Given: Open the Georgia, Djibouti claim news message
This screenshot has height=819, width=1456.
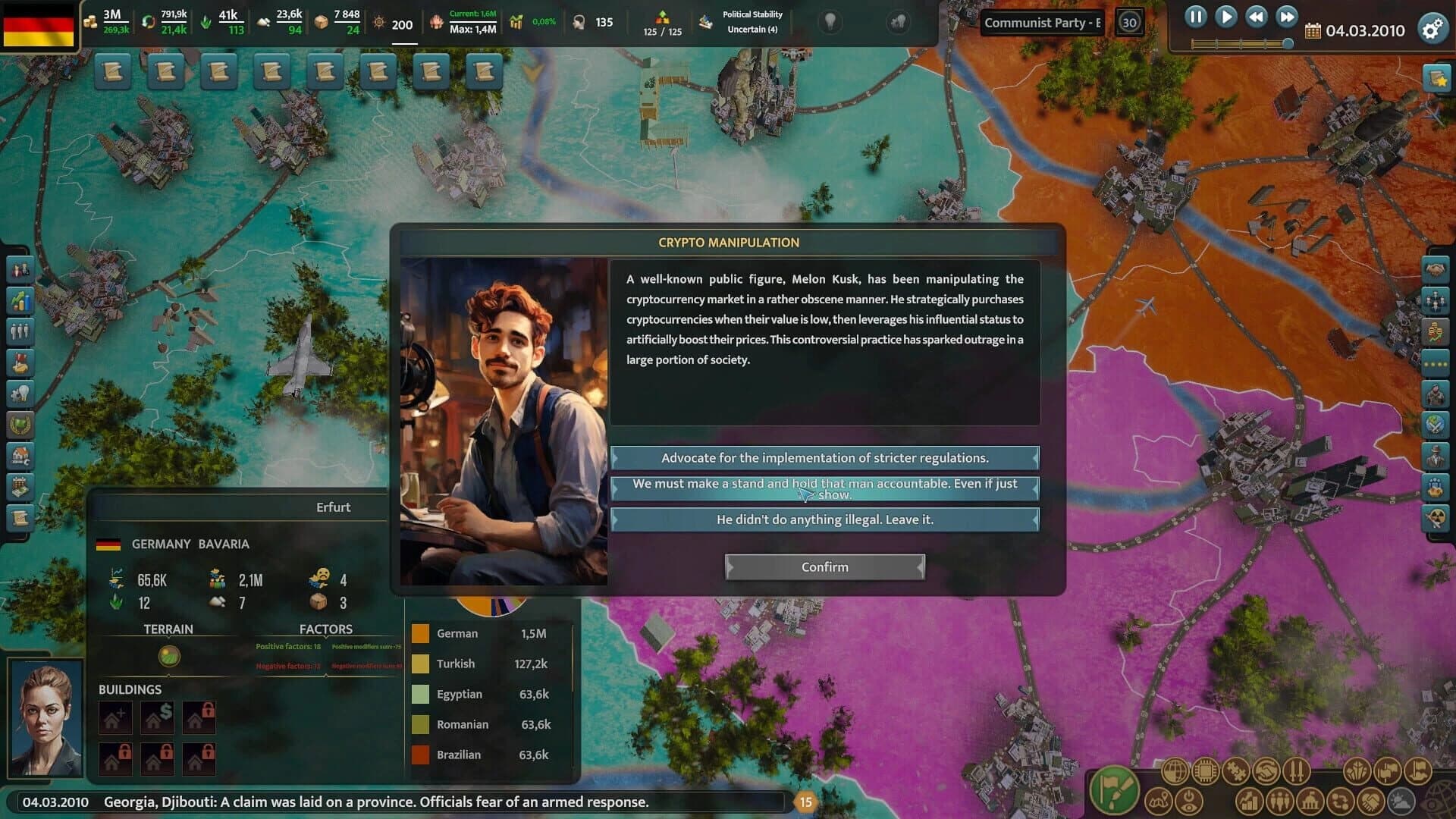Looking at the screenshot, I should pyautogui.click(x=377, y=799).
